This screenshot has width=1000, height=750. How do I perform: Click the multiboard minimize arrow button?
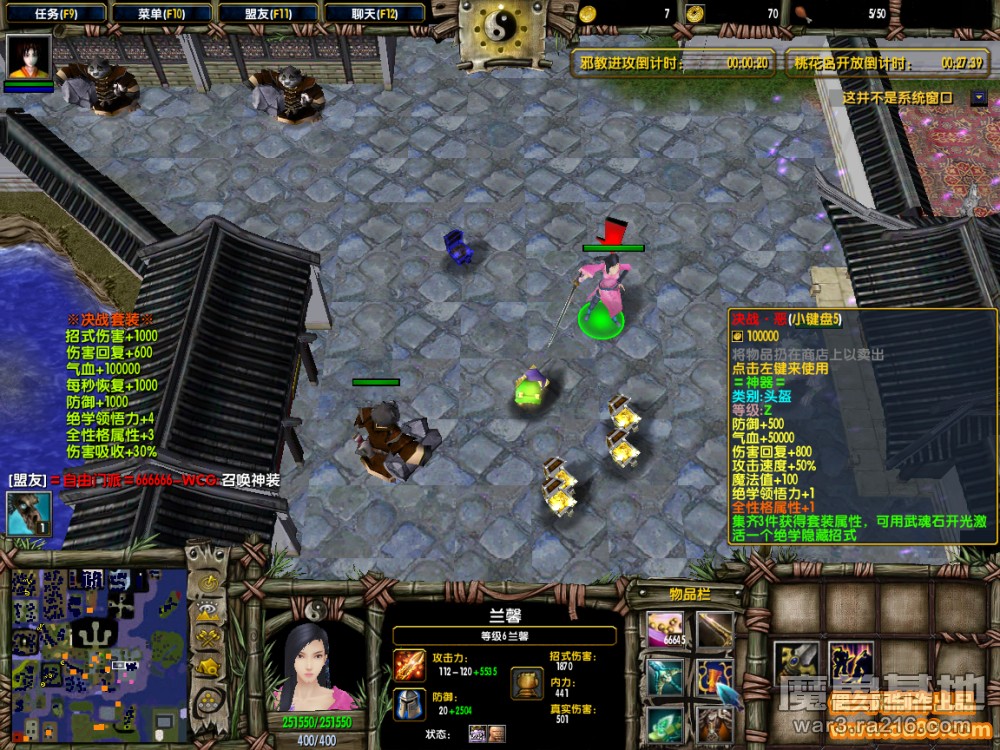pyautogui.click(x=978, y=98)
